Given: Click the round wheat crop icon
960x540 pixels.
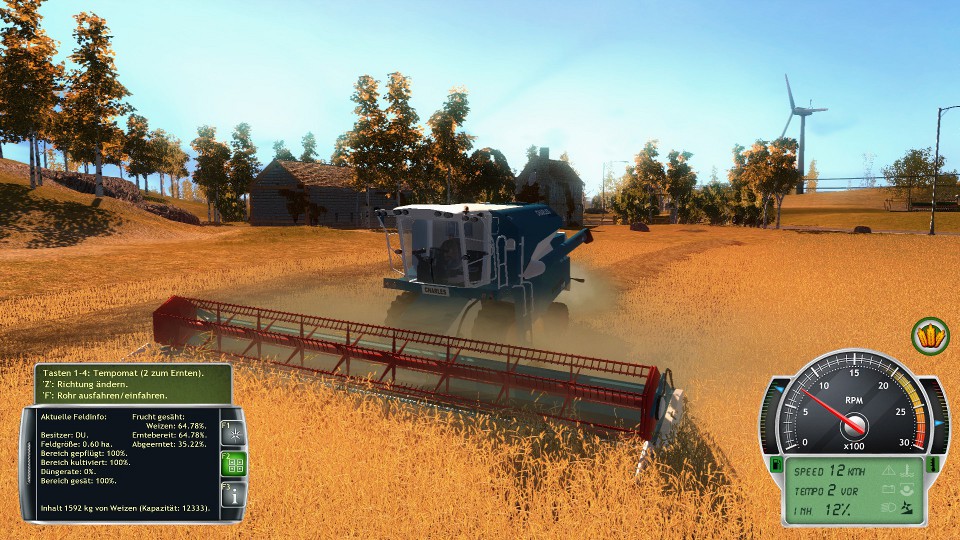Looking at the screenshot, I should click(x=930, y=335).
